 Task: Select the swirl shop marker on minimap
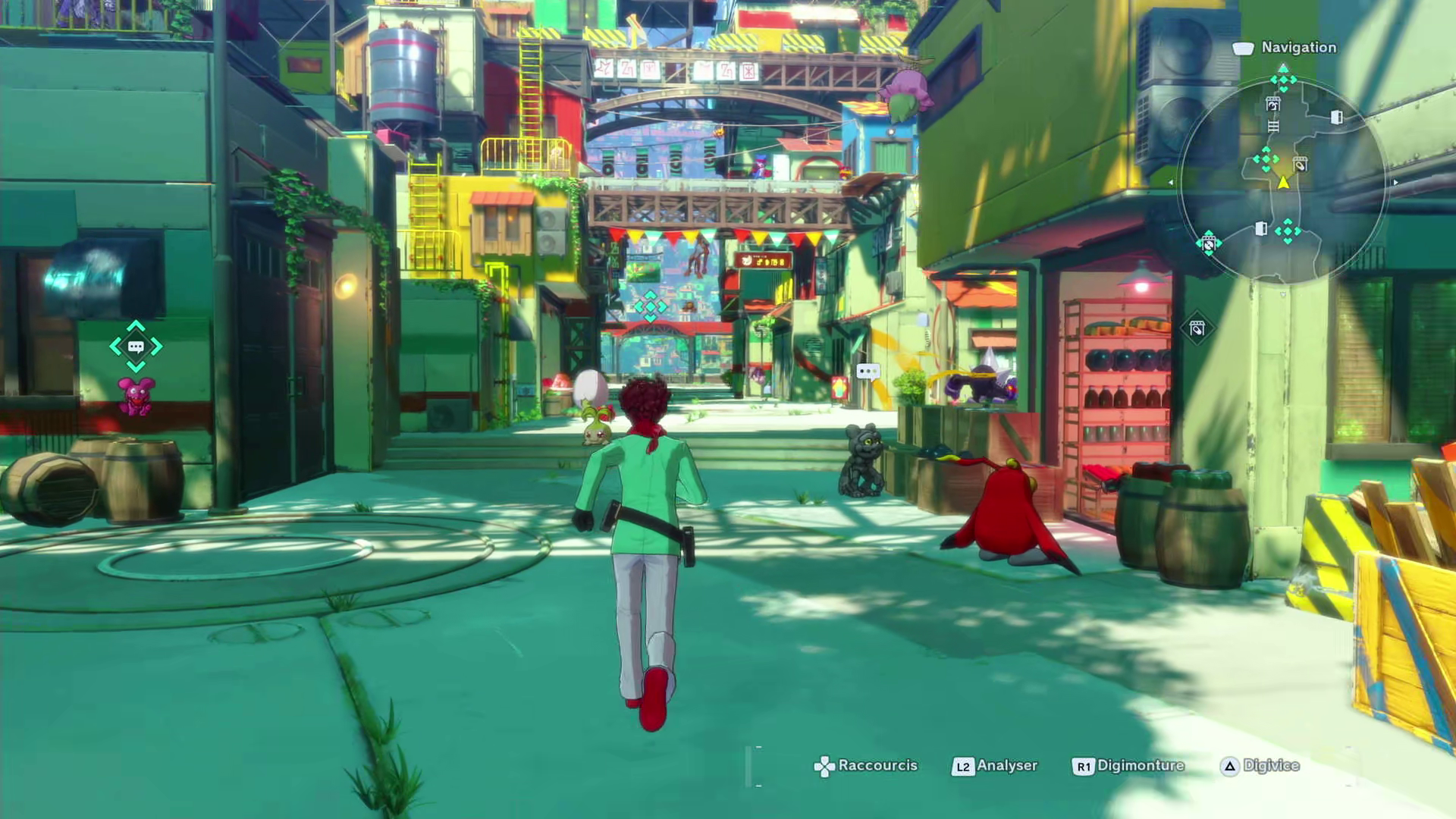point(1272,105)
